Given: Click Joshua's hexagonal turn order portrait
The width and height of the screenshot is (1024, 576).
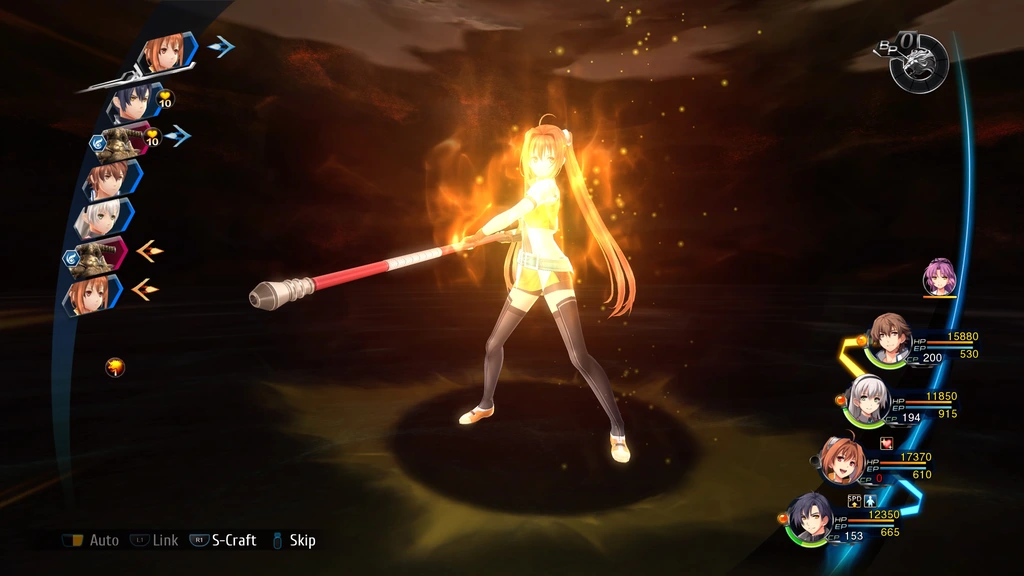Looking at the screenshot, I should [133, 101].
